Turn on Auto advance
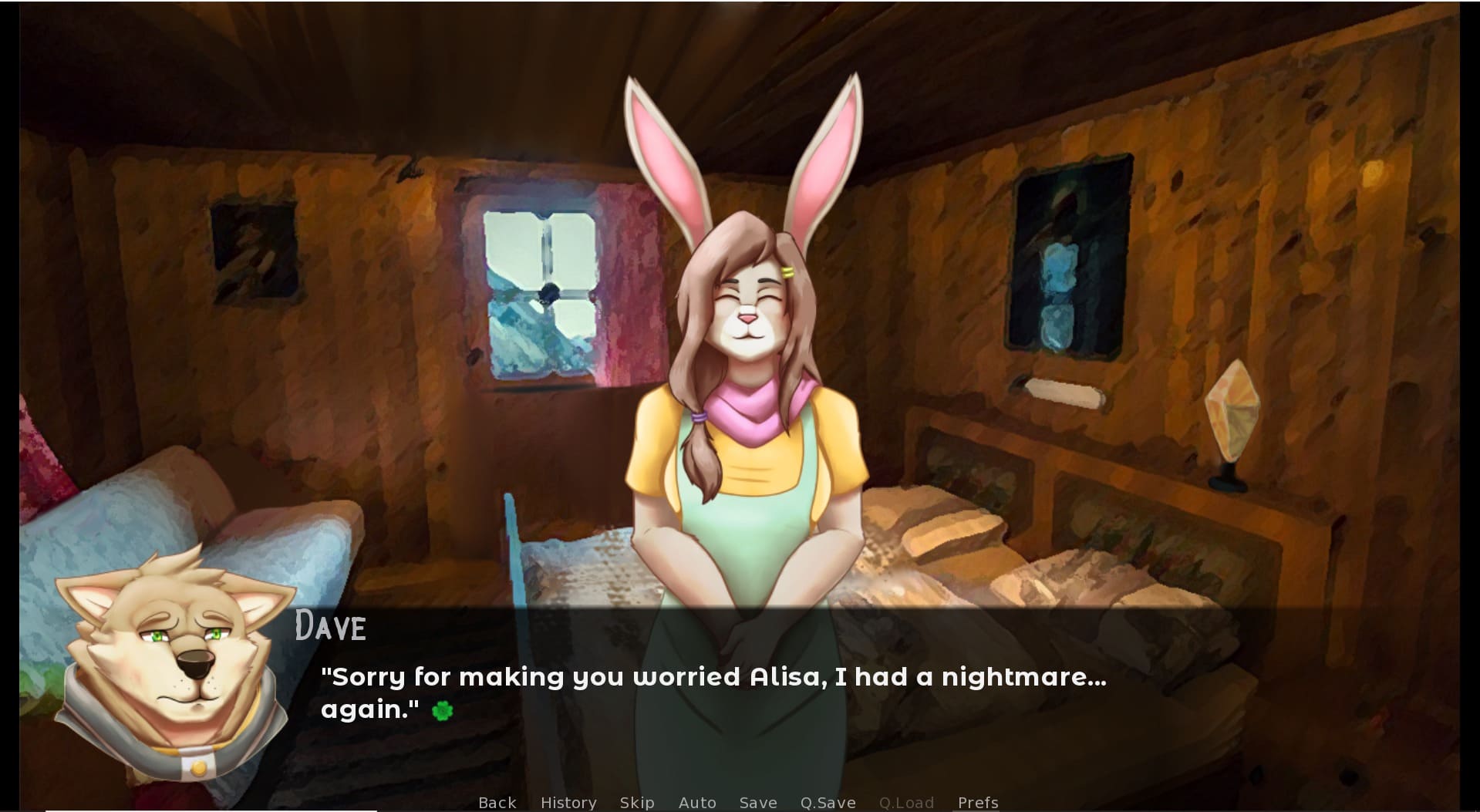 tap(697, 803)
